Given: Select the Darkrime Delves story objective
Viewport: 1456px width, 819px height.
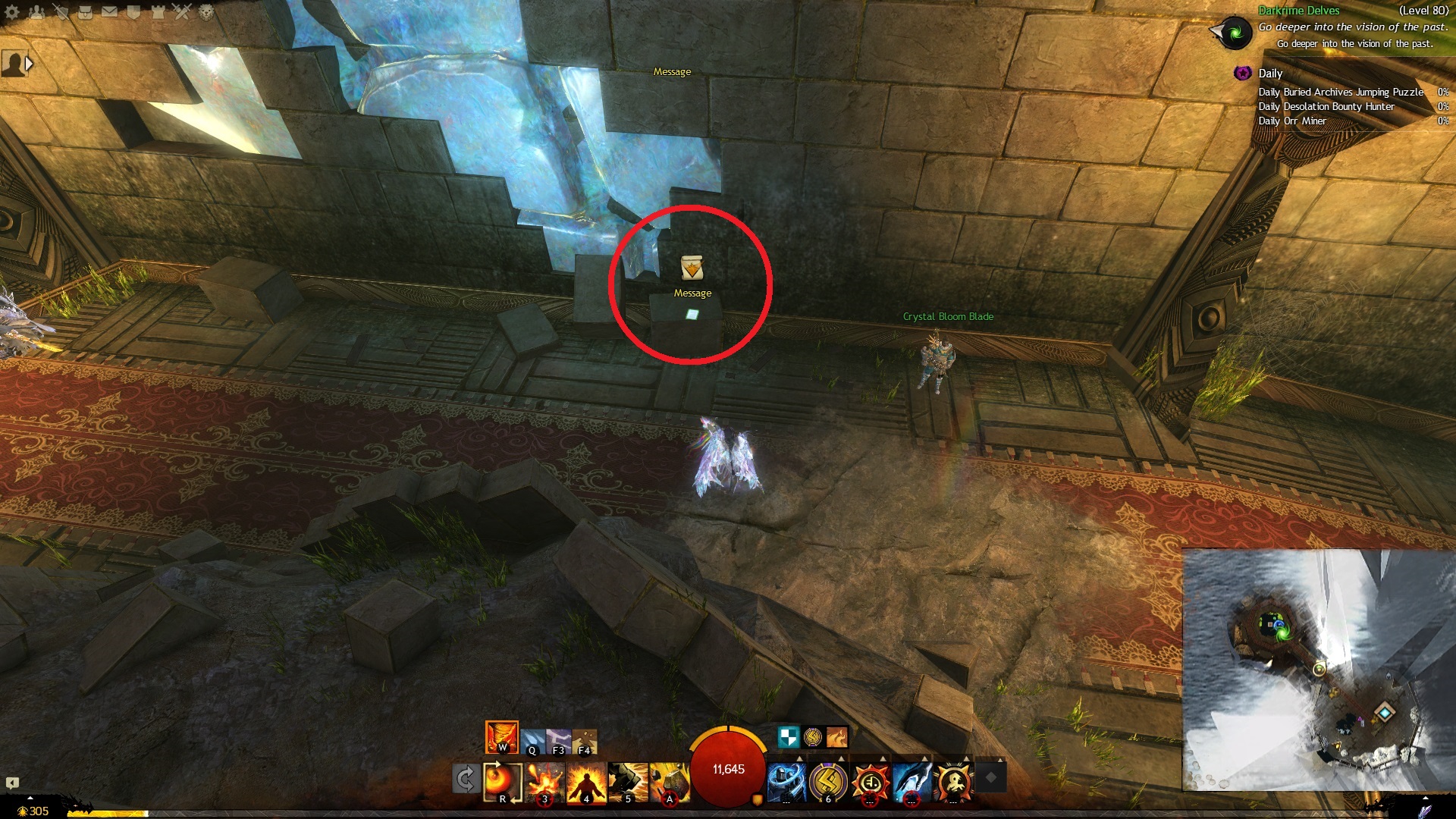Looking at the screenshot, I should coord(1298,11).
